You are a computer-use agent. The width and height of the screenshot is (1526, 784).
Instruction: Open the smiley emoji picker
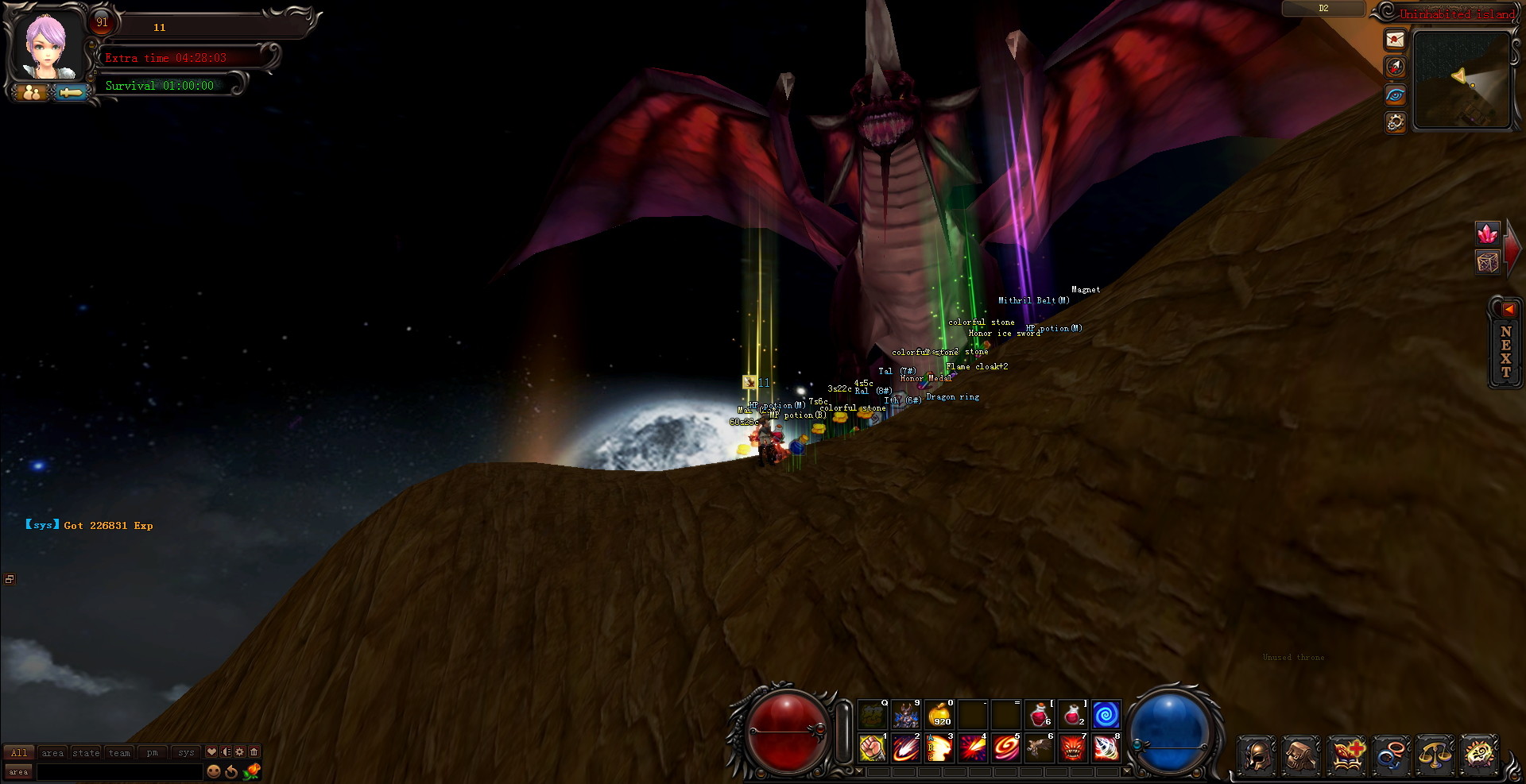point(213,771)
